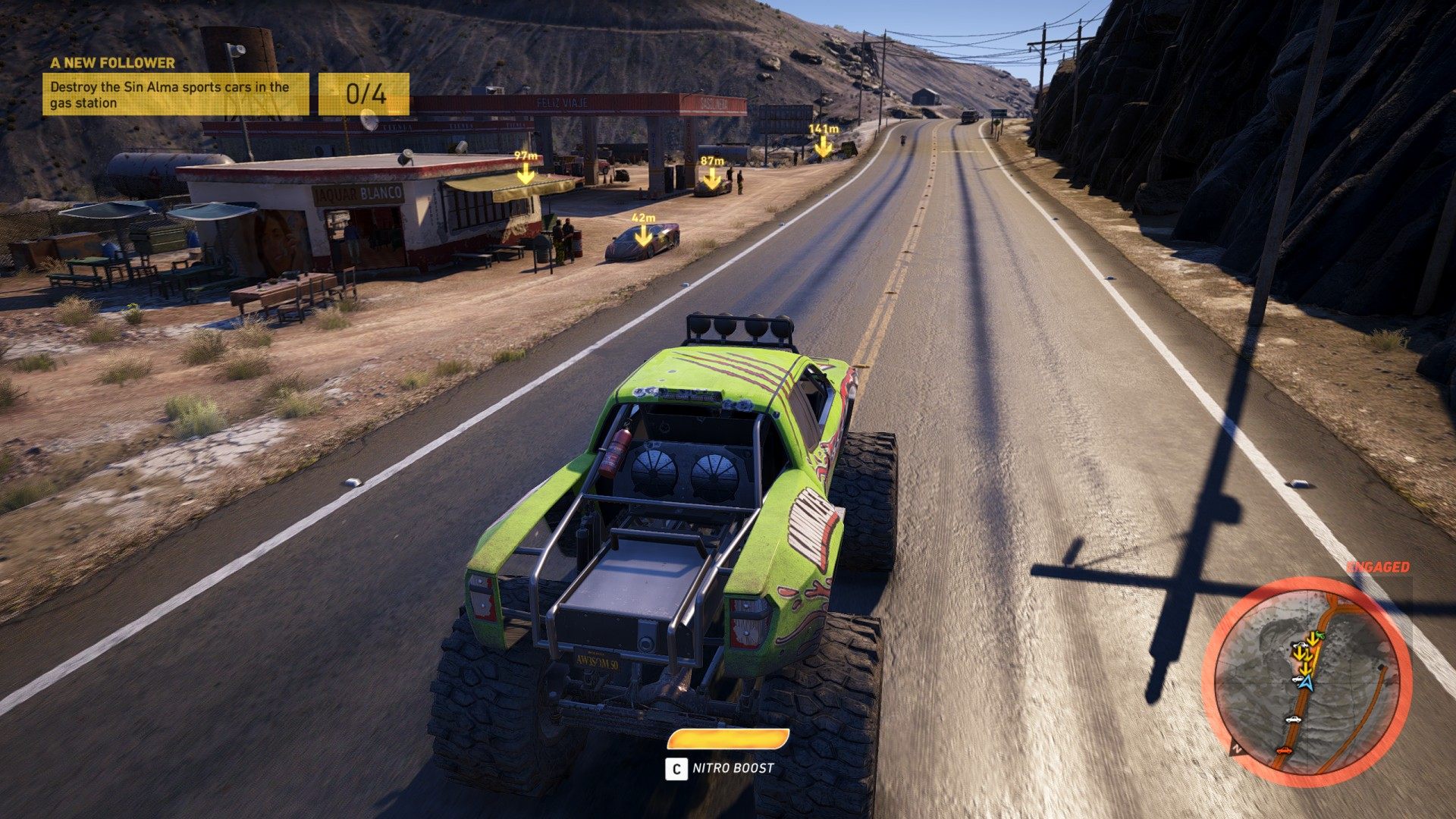1456x819 pixels.
Task: Click the 42m objective marker arrow
Action: 644,236
